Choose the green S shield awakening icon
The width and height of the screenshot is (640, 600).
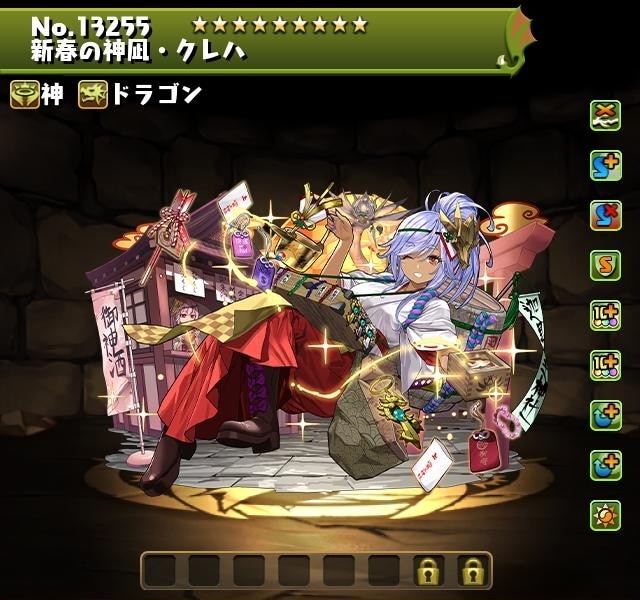[x=605, y=265]
